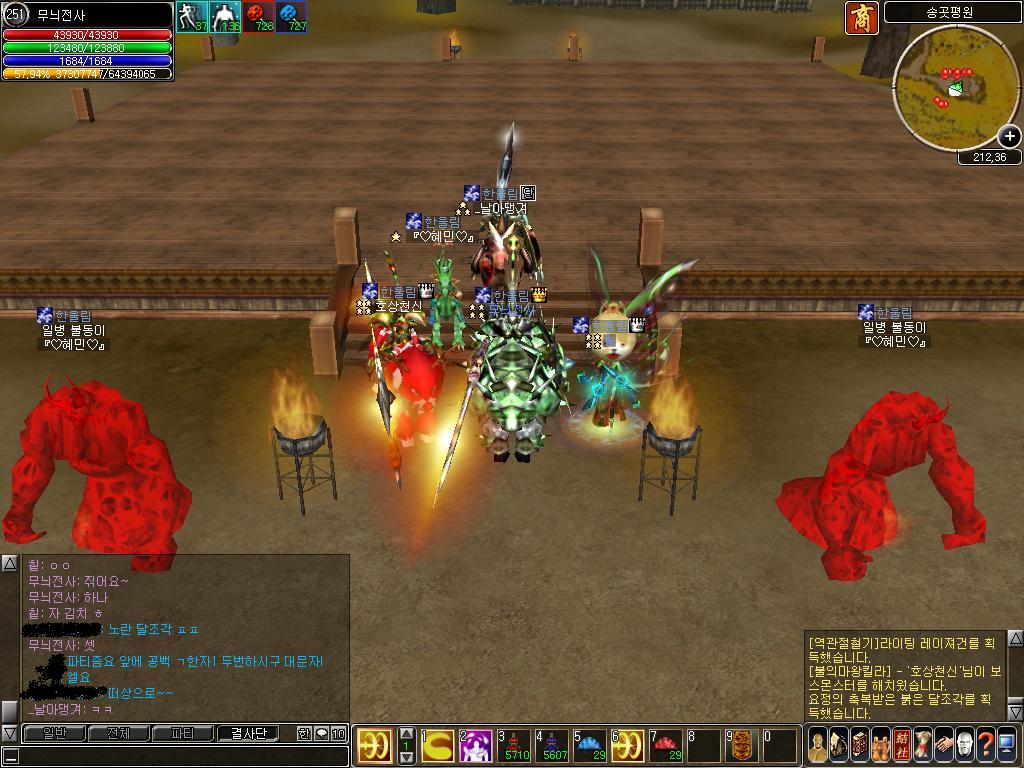This screenshot has height=768, width=1024.
Task: Switch to the 파티 chat tab
Action: coord(182,733)
